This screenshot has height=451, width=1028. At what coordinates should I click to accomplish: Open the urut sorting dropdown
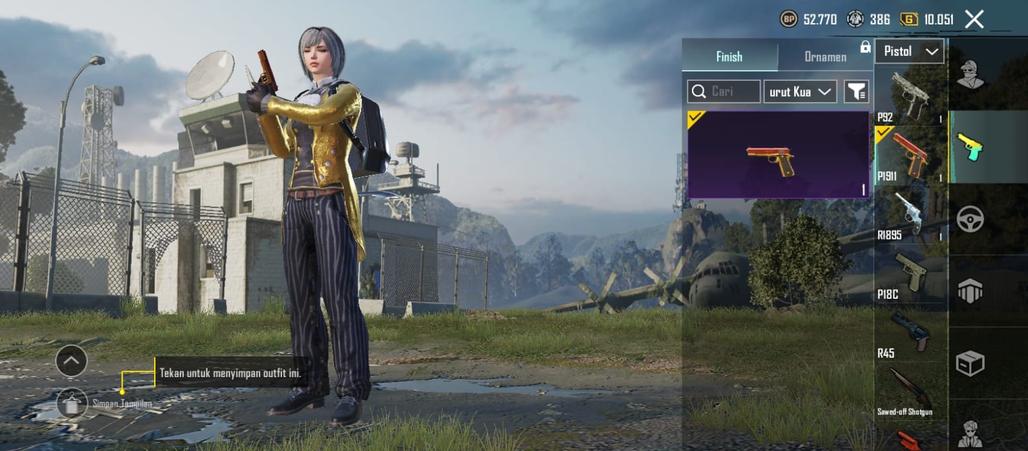pyautogui.click(x=800, y=92)
